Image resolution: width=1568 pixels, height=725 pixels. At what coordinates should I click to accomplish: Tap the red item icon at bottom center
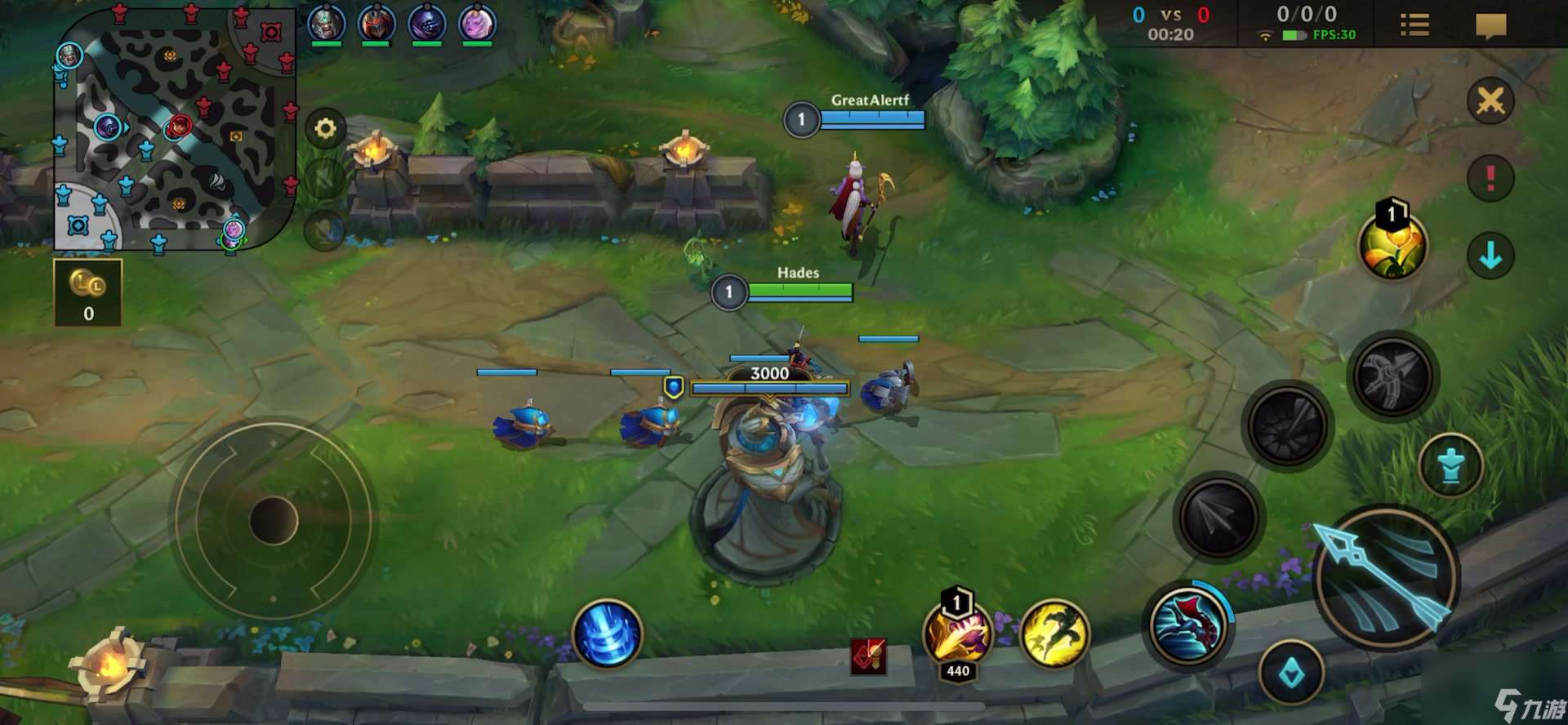coord(868,656)
